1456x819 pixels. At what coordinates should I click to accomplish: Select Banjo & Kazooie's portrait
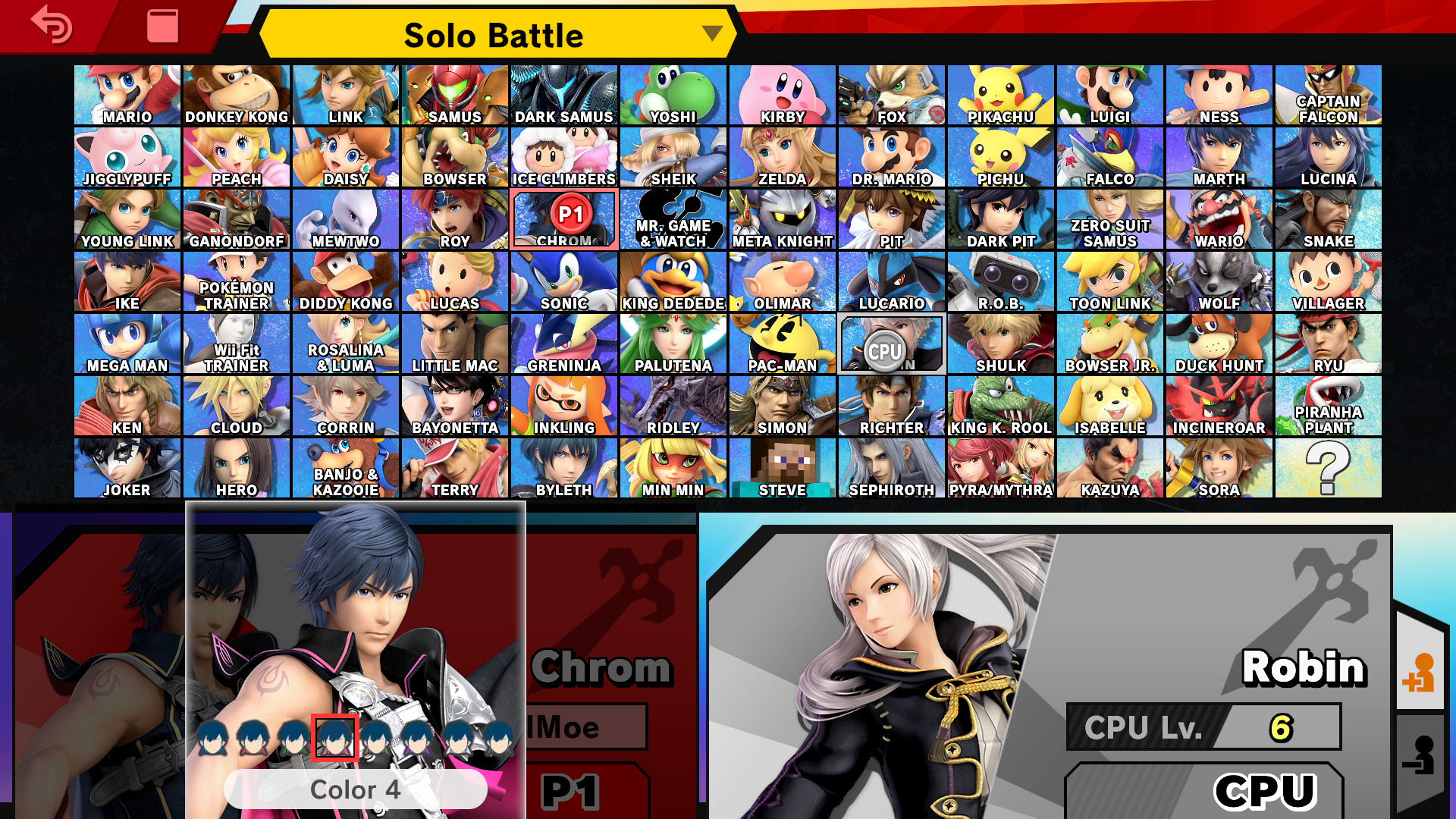346,468
